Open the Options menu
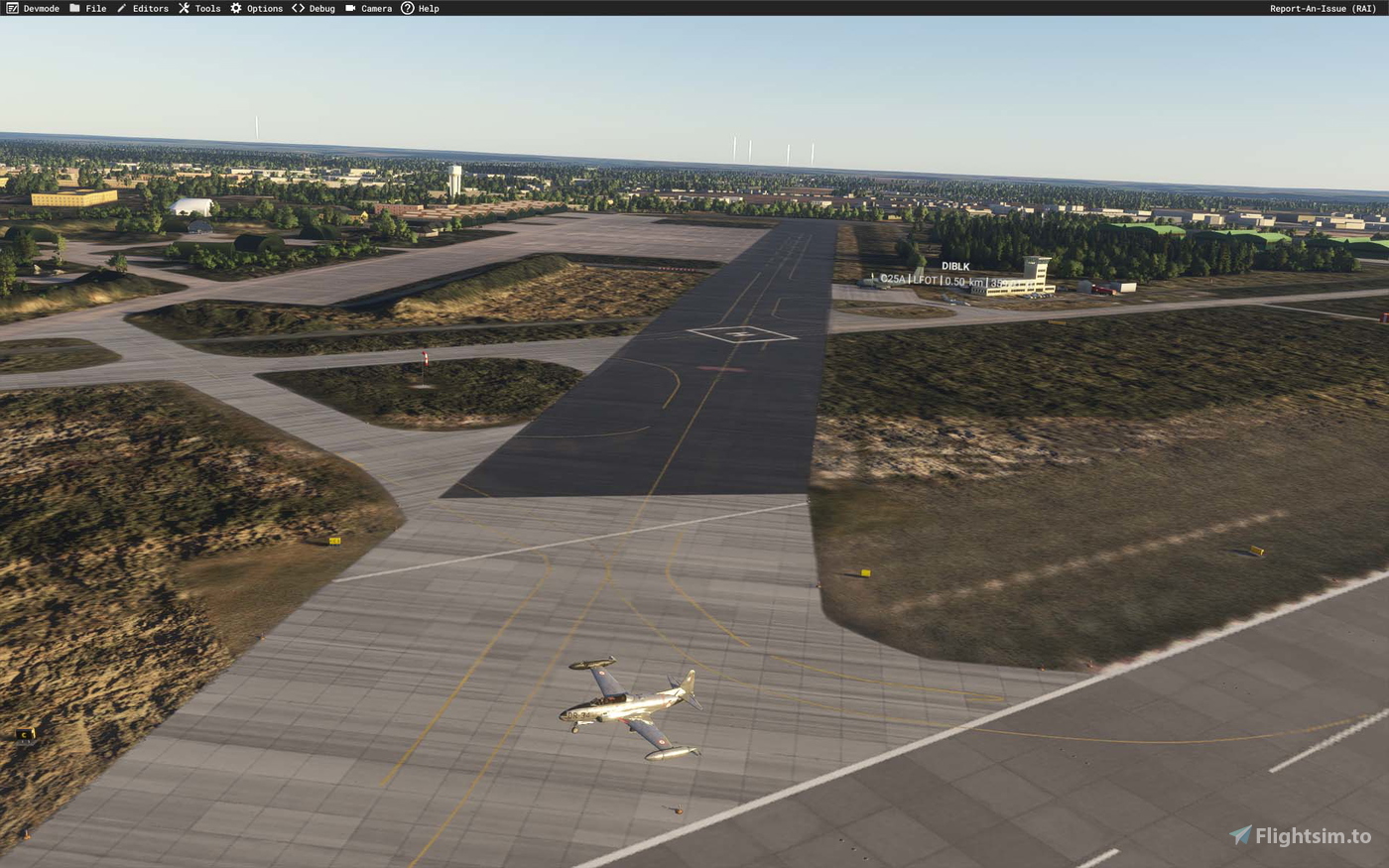Screen dimensions: 1389x868 pyautogui.click(x=263, y=8)
